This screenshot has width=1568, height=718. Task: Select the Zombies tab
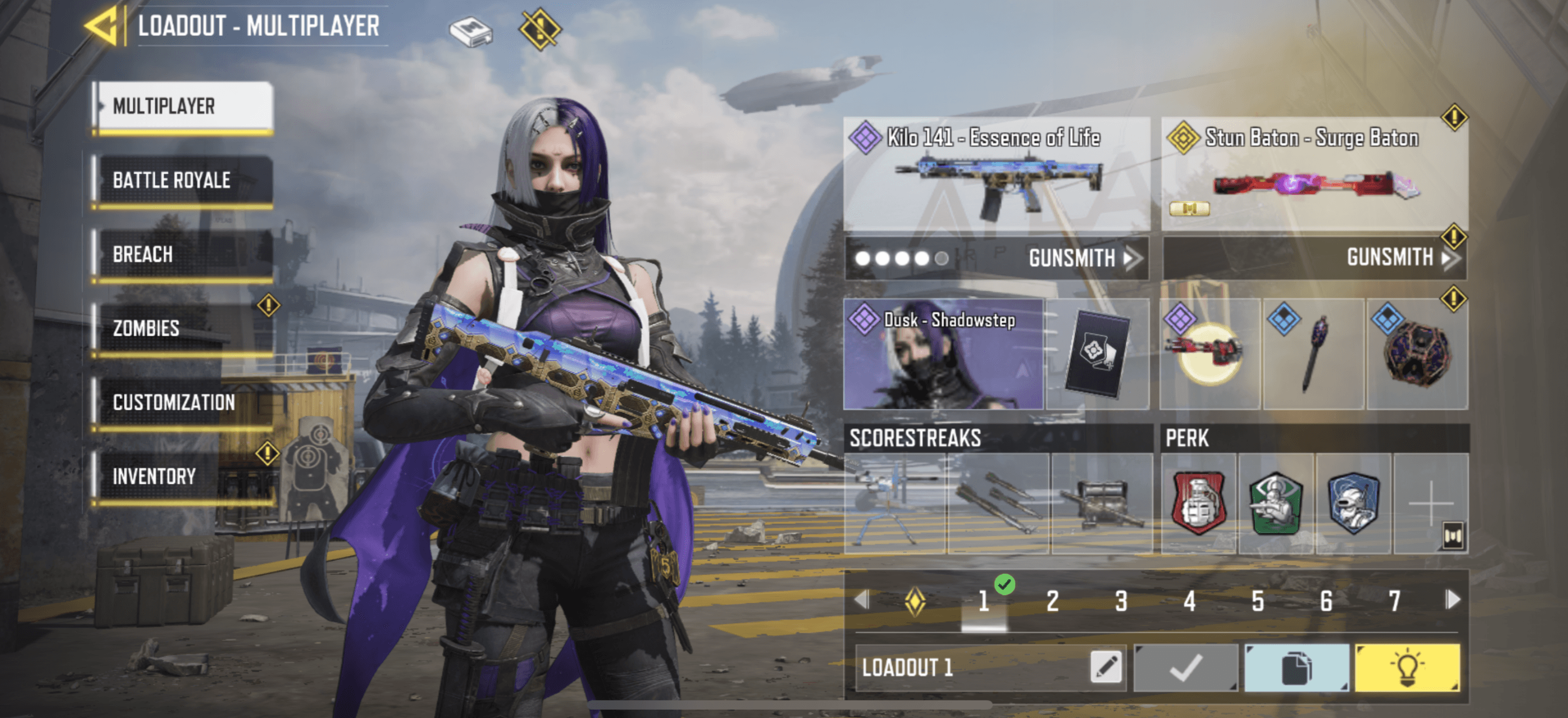pyautogui.click(x=183, y=328)
